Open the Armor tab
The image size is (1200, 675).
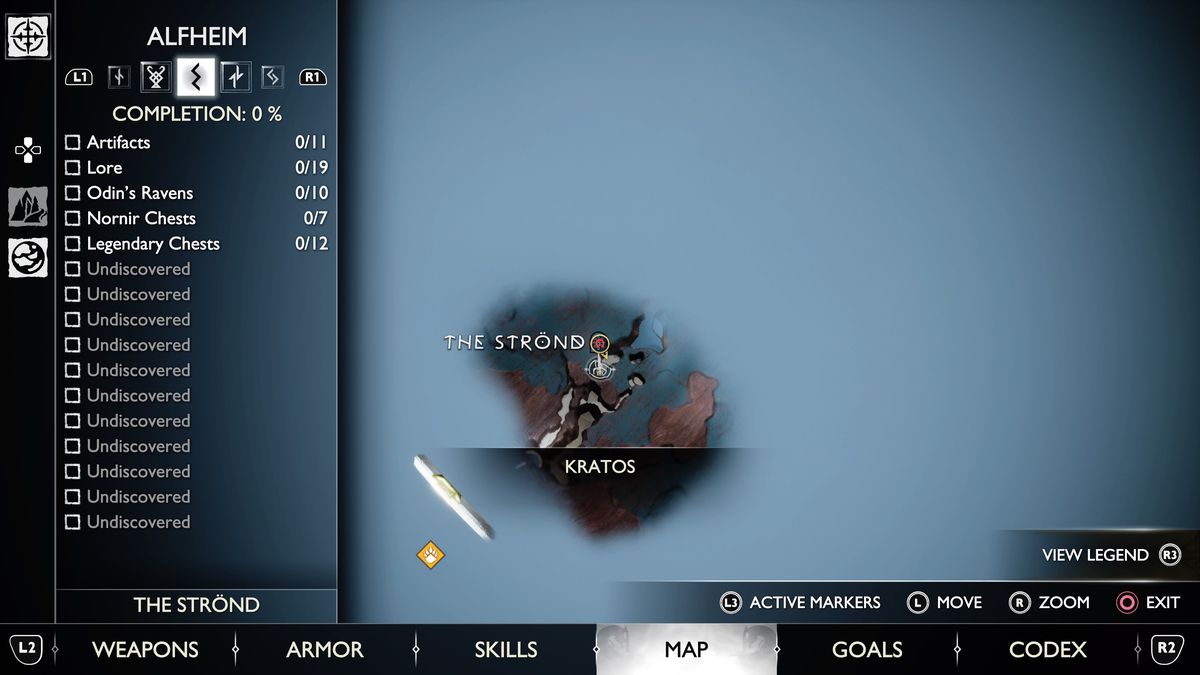point(325,650)
